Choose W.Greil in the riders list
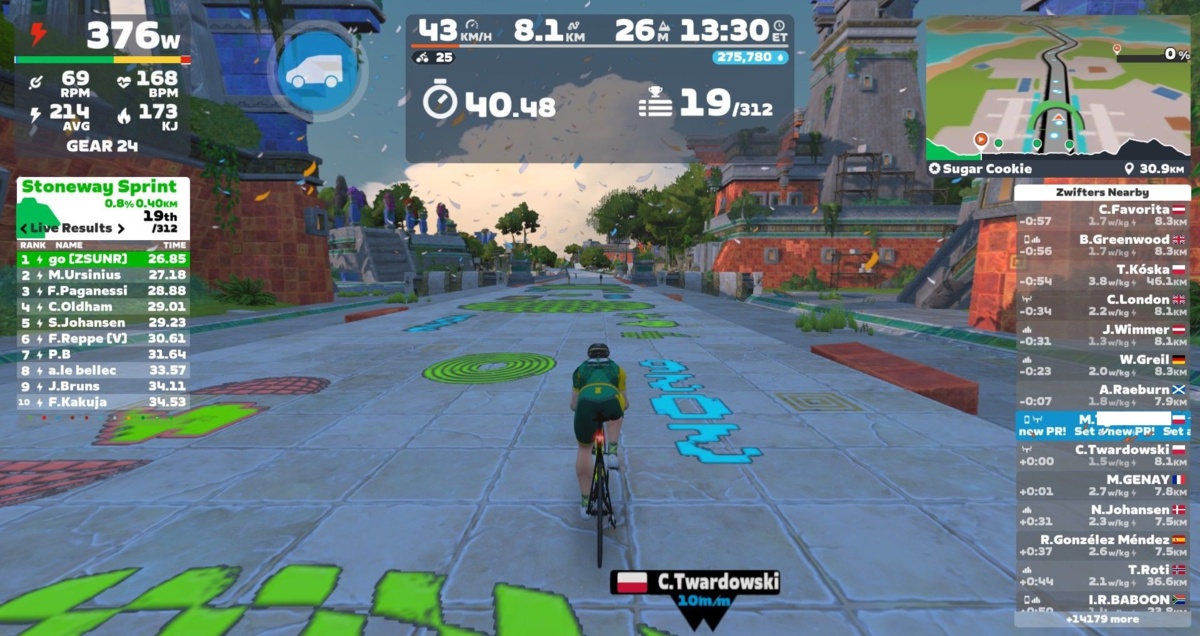1200x636 pixels. pos(1102,365)
